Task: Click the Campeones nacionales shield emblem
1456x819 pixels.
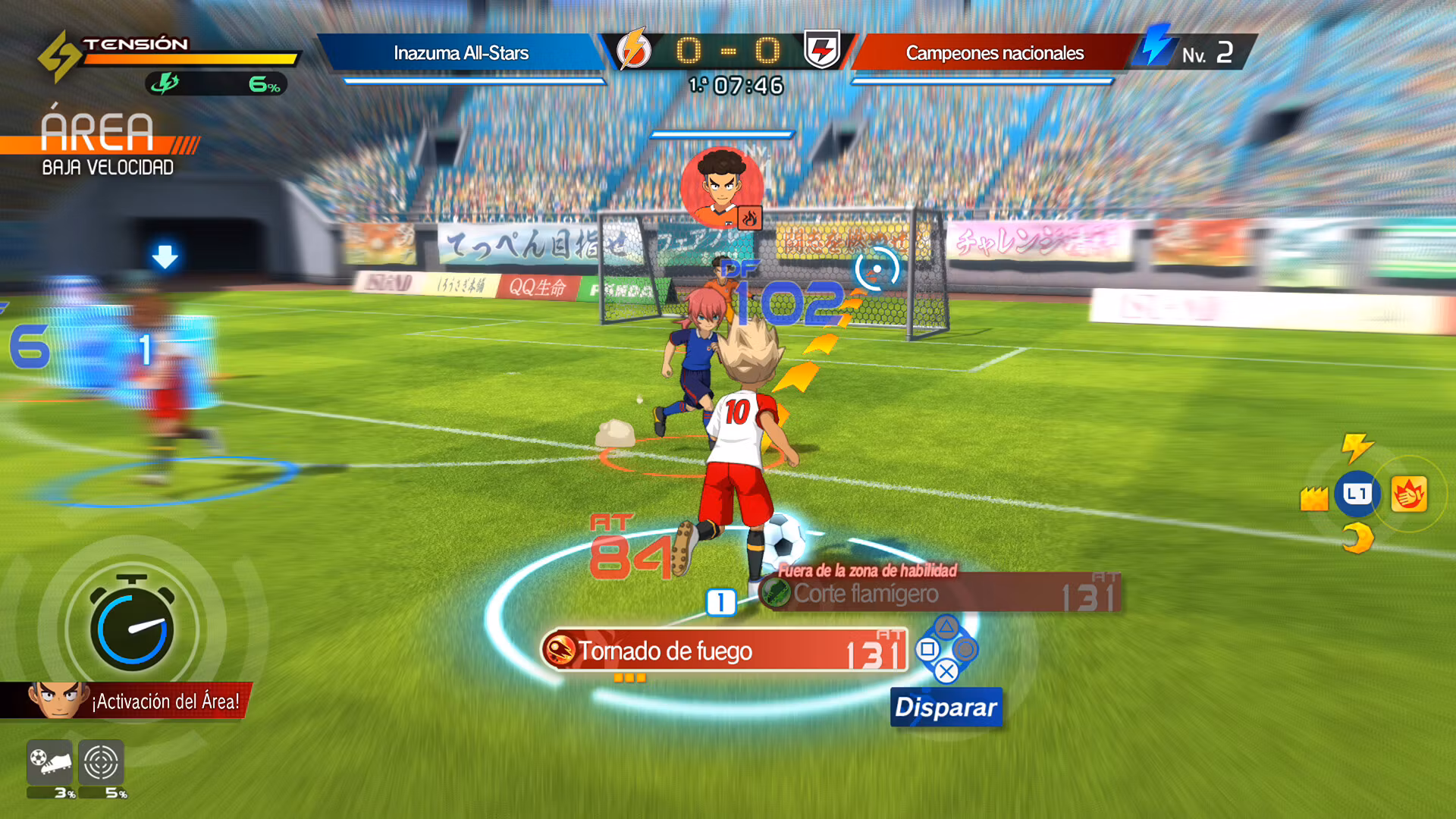Action: click(x=822, y=50)
